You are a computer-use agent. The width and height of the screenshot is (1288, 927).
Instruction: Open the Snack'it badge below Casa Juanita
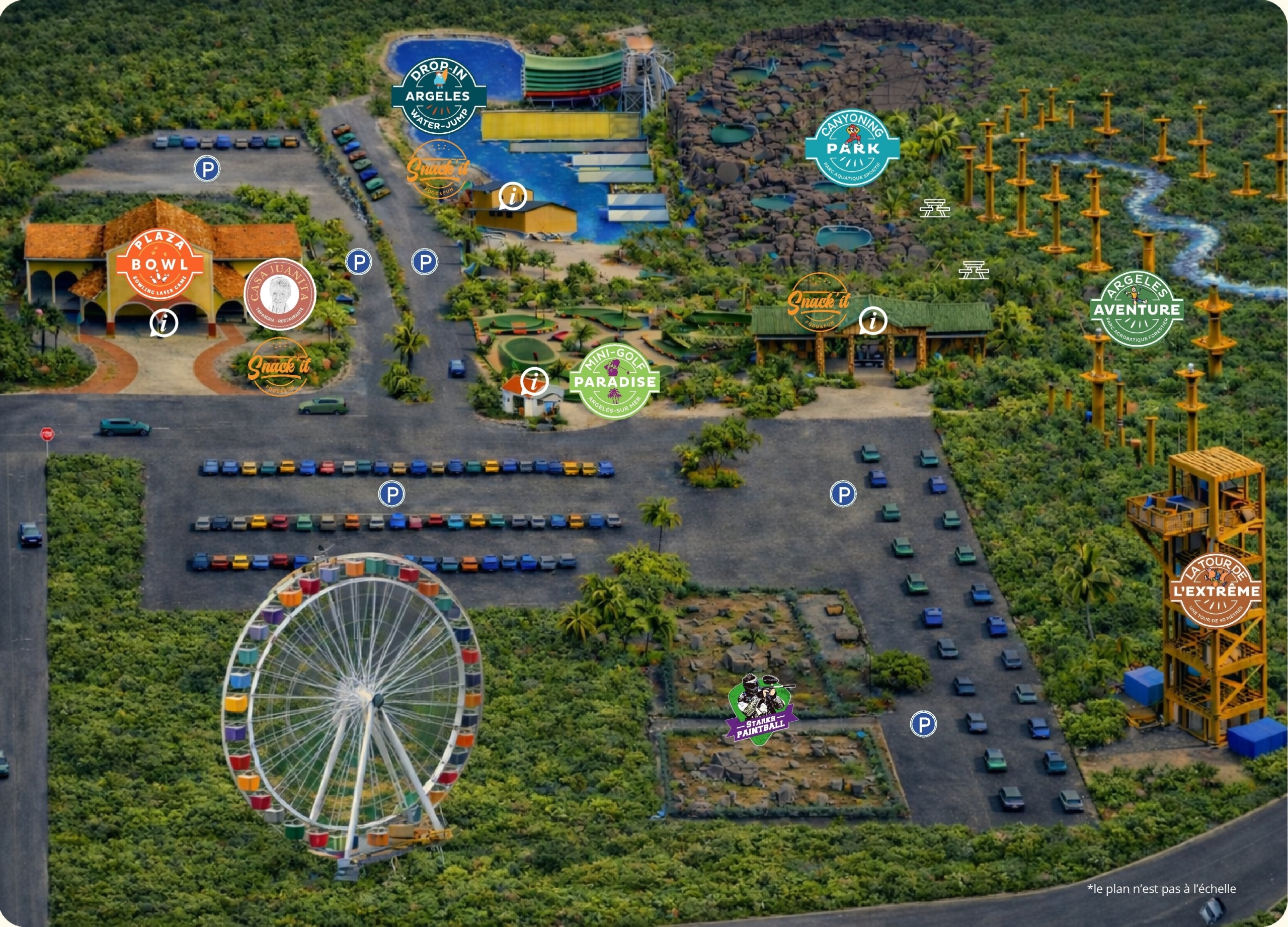click(279, 366)
